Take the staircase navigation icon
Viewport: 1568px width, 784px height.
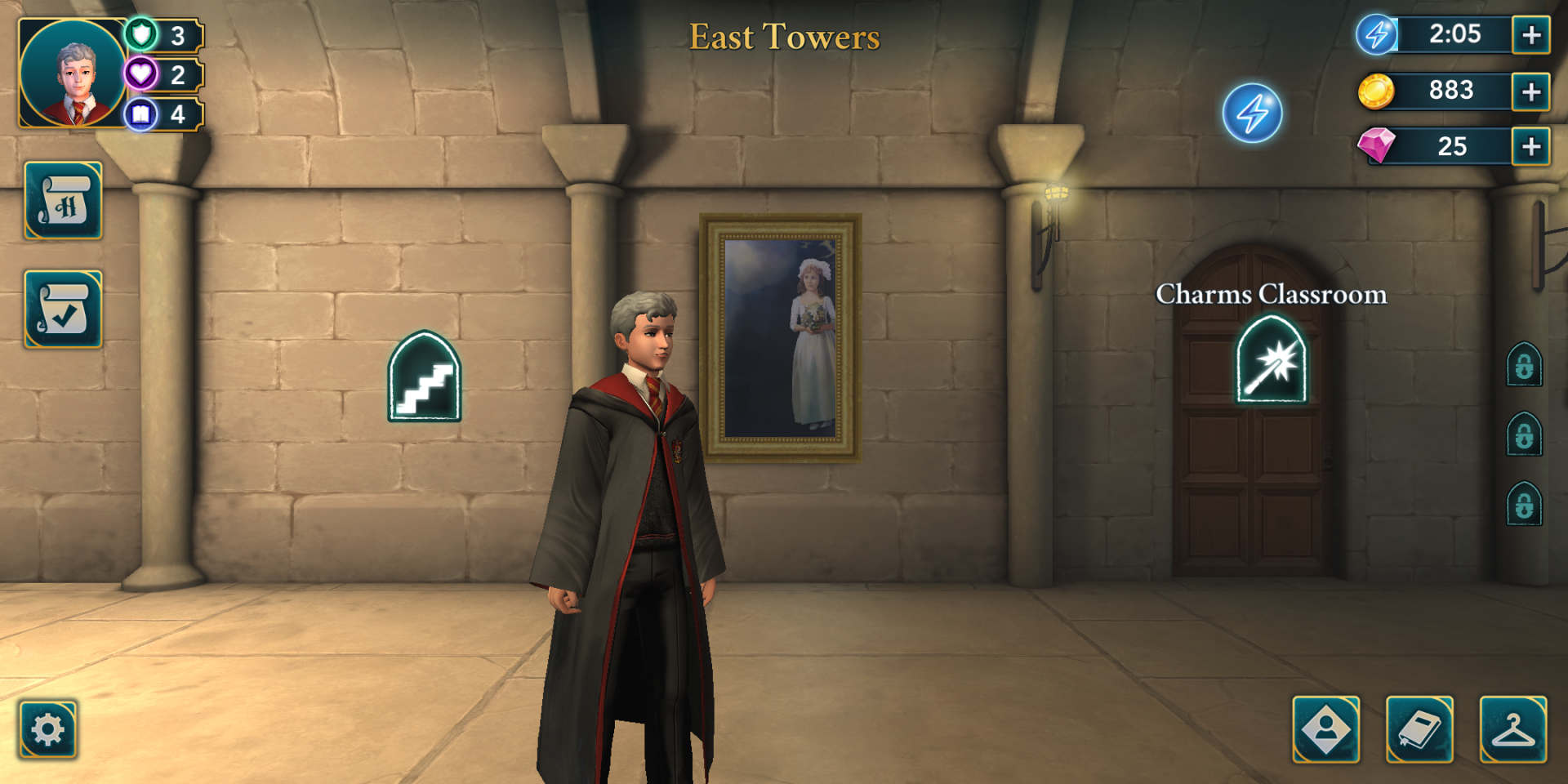[x=425, y=377]
